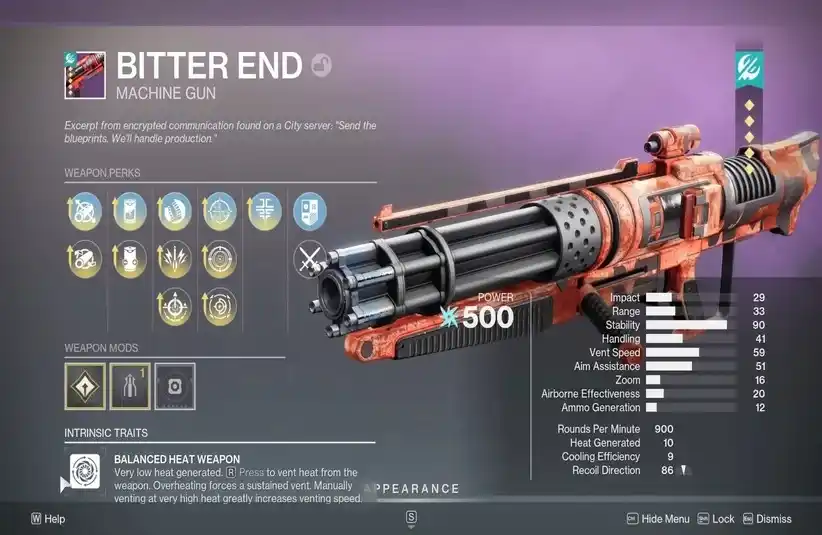Select the top magazine perk icon
The width and height of the screenshot is (822, 535).
pyautogui.click(x=130, y=210)
